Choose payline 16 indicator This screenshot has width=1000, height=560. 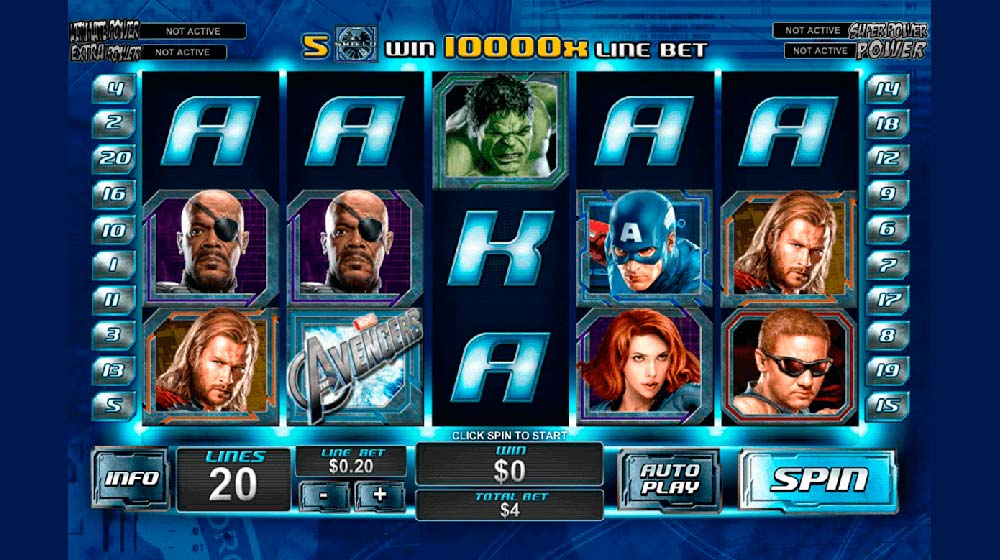pos(115,194)
